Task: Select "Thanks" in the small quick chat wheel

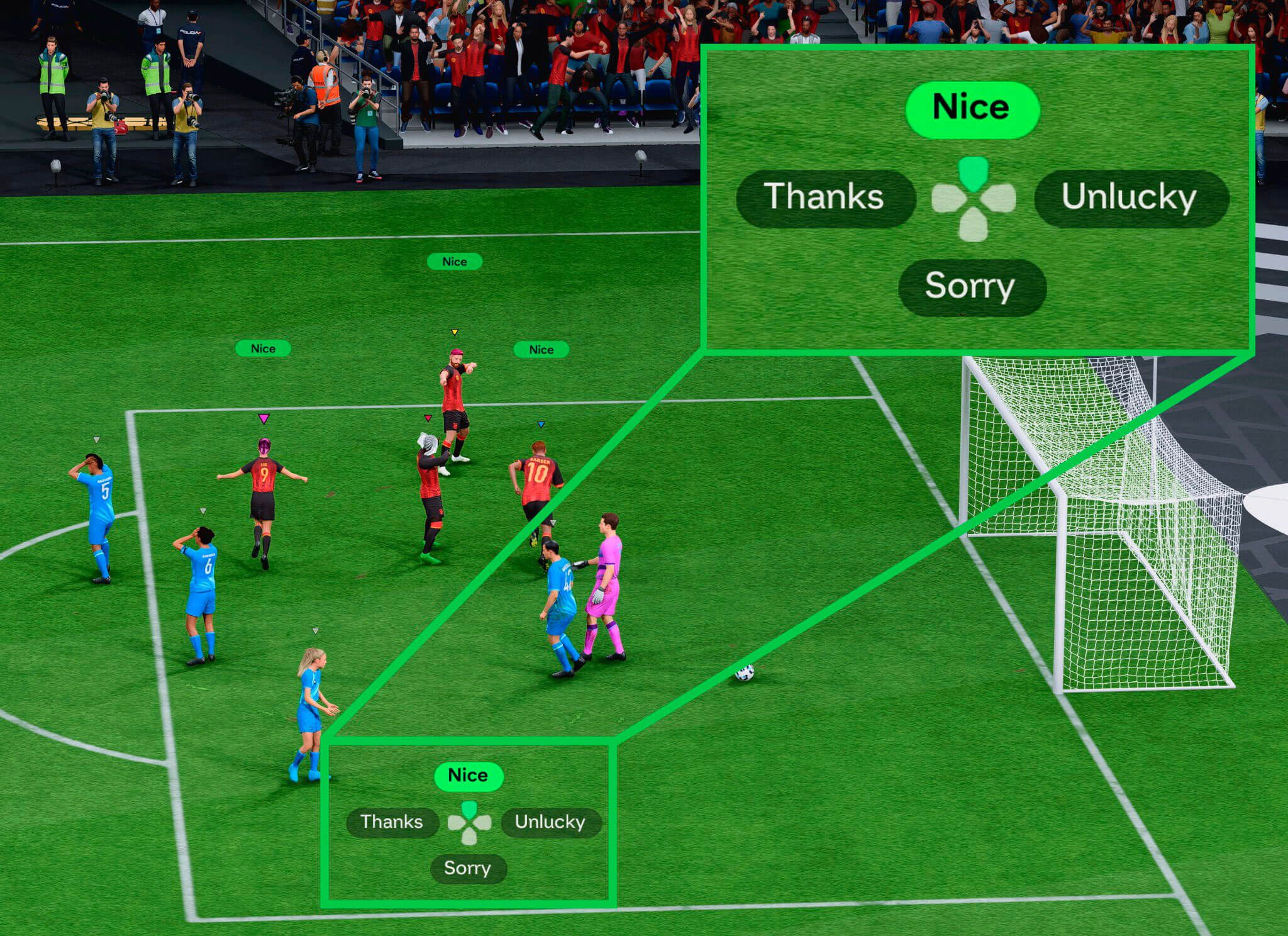Action: click(392, 822)
